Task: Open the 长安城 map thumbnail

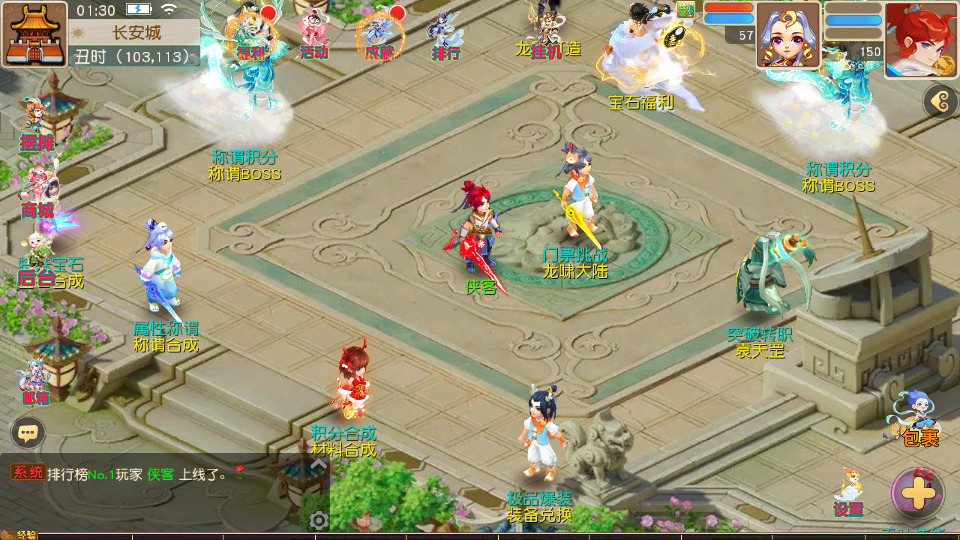Action: [34, 34]
